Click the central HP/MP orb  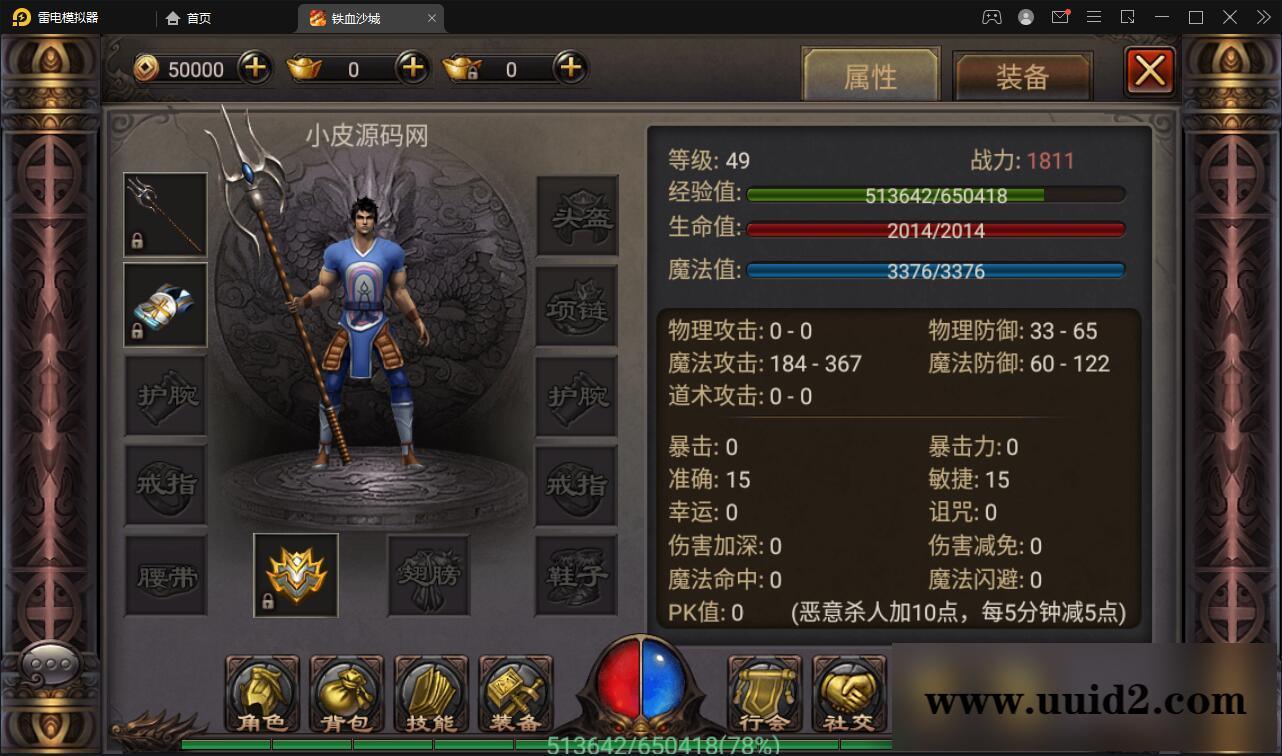(x=640, y=690)
